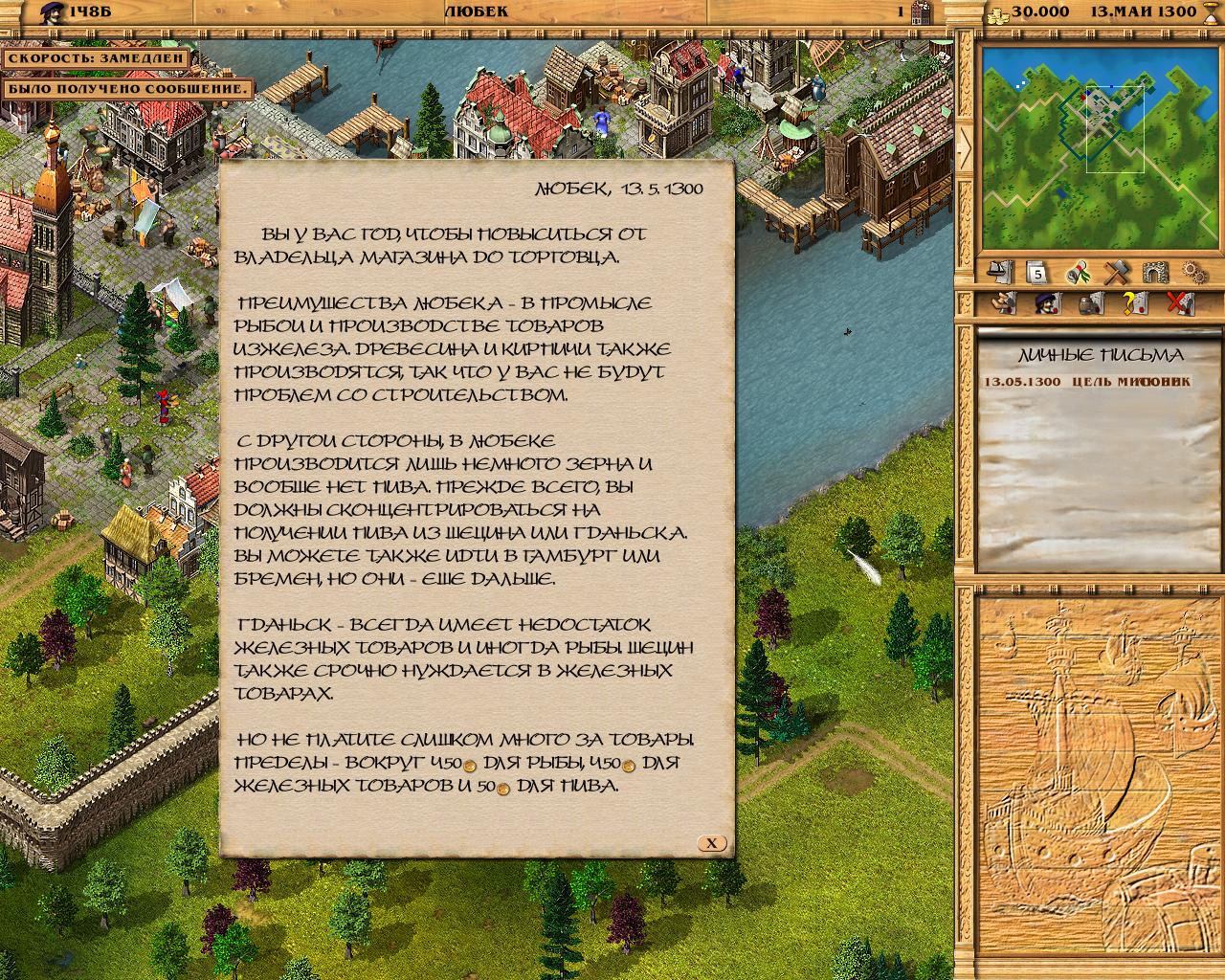Open the message received notification
1225x980 pixels.
(x=127, y=89)
